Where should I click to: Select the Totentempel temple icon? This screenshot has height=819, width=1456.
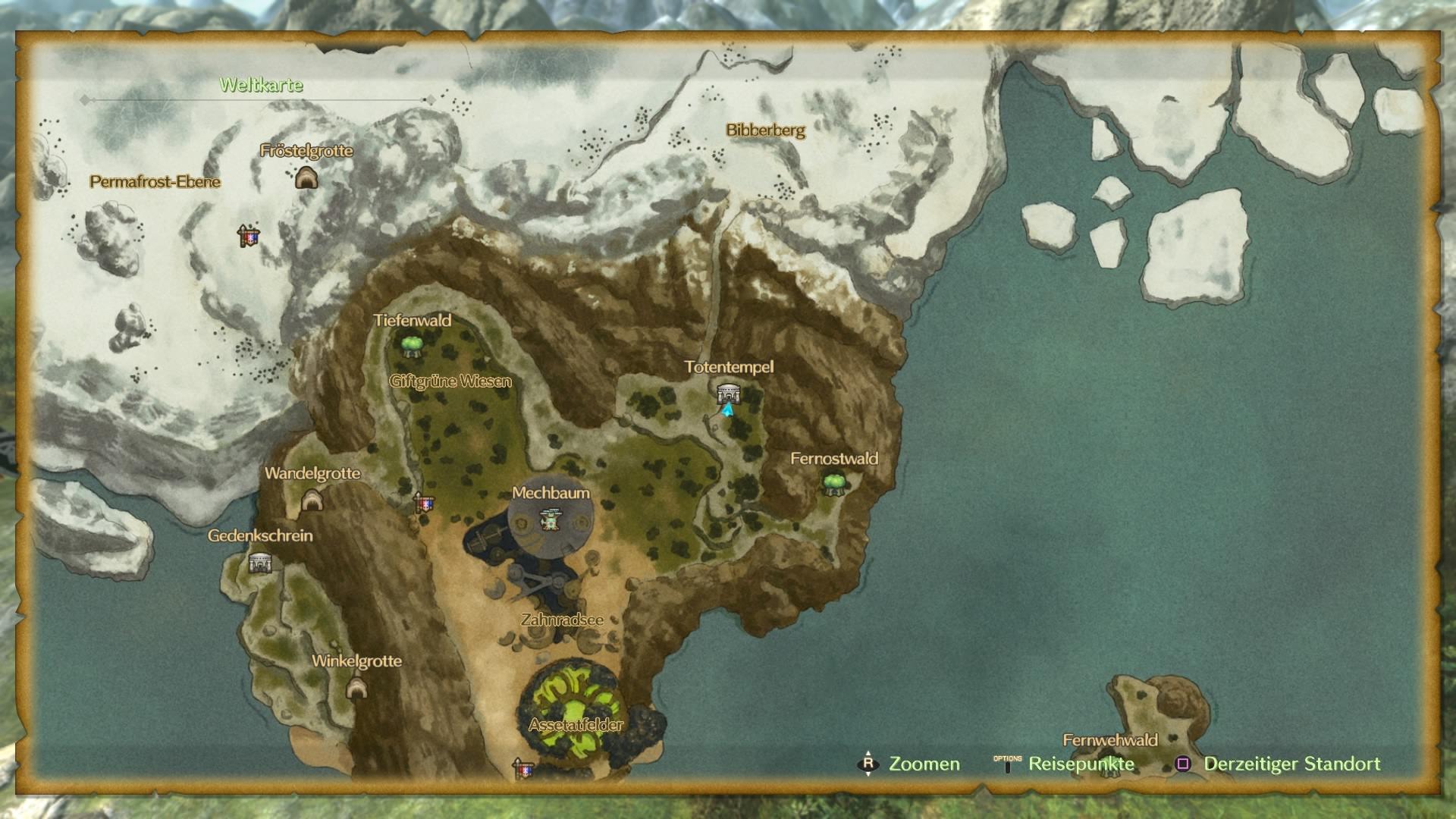(728, 393)
